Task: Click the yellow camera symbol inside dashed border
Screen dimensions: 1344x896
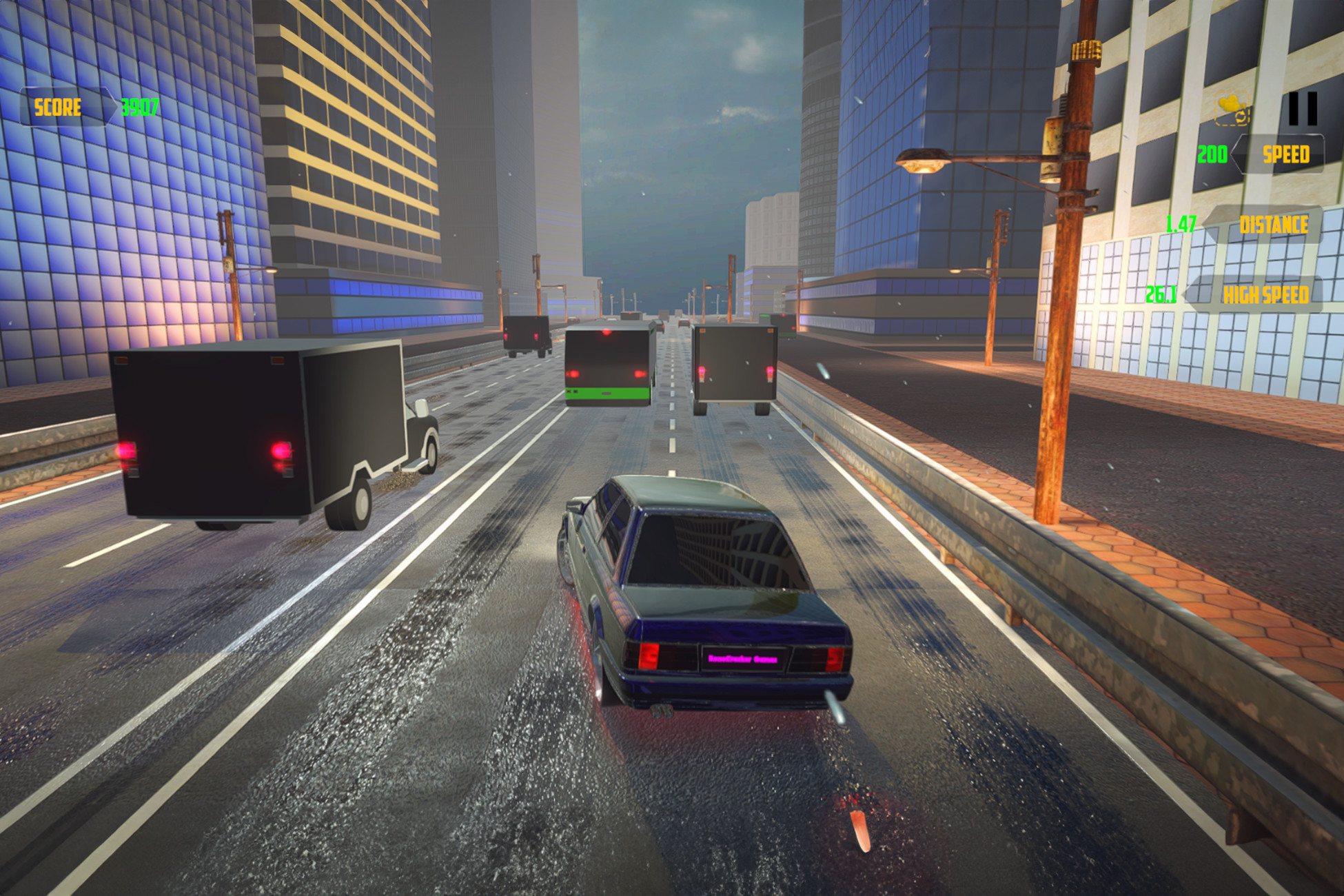Action: pyautogui.click(x=1230, y=102)
